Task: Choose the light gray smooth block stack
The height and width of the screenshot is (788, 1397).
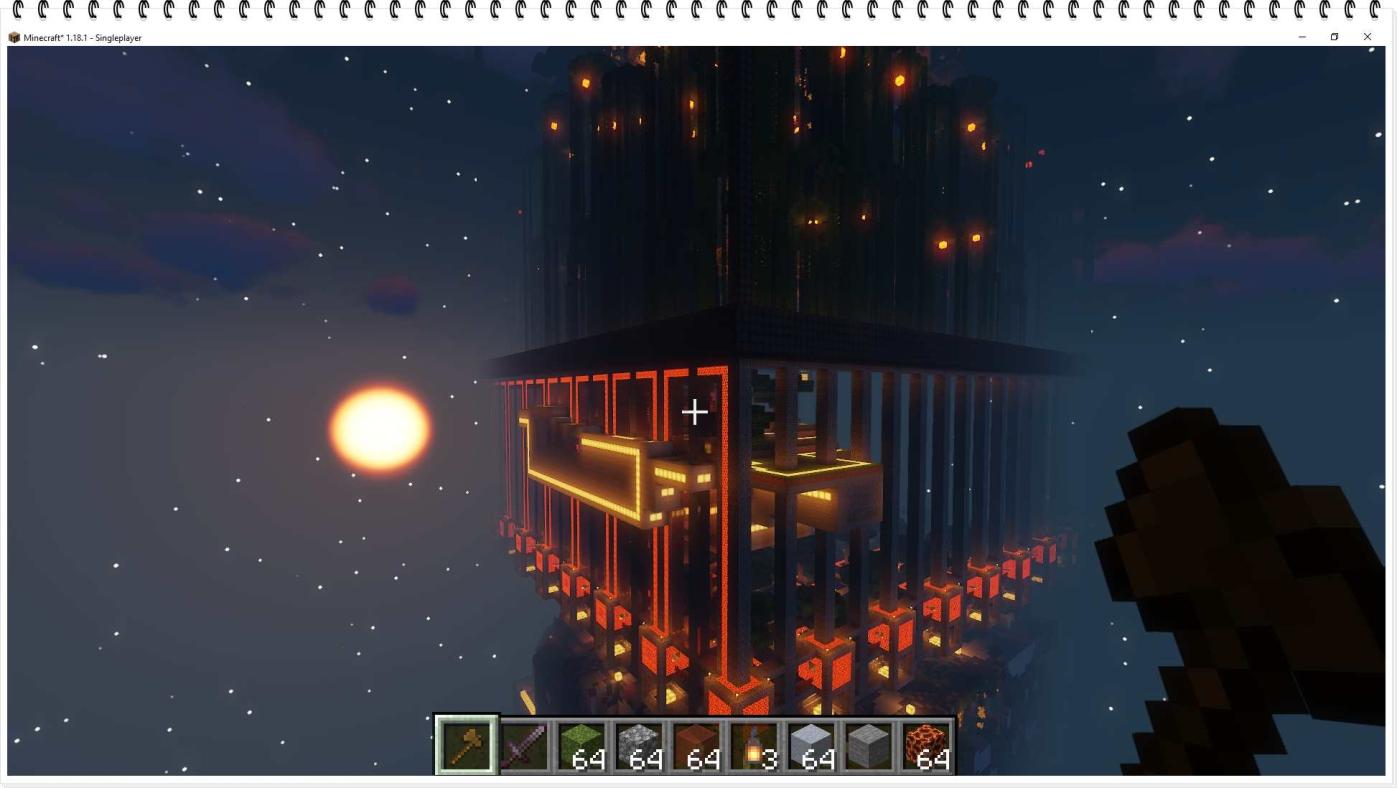Action: point(811,746)
